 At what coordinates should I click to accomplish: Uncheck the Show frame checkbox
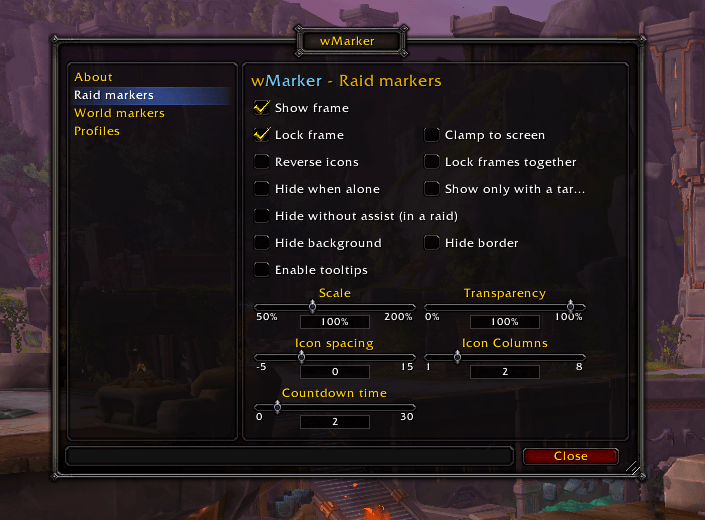point(262,107)
